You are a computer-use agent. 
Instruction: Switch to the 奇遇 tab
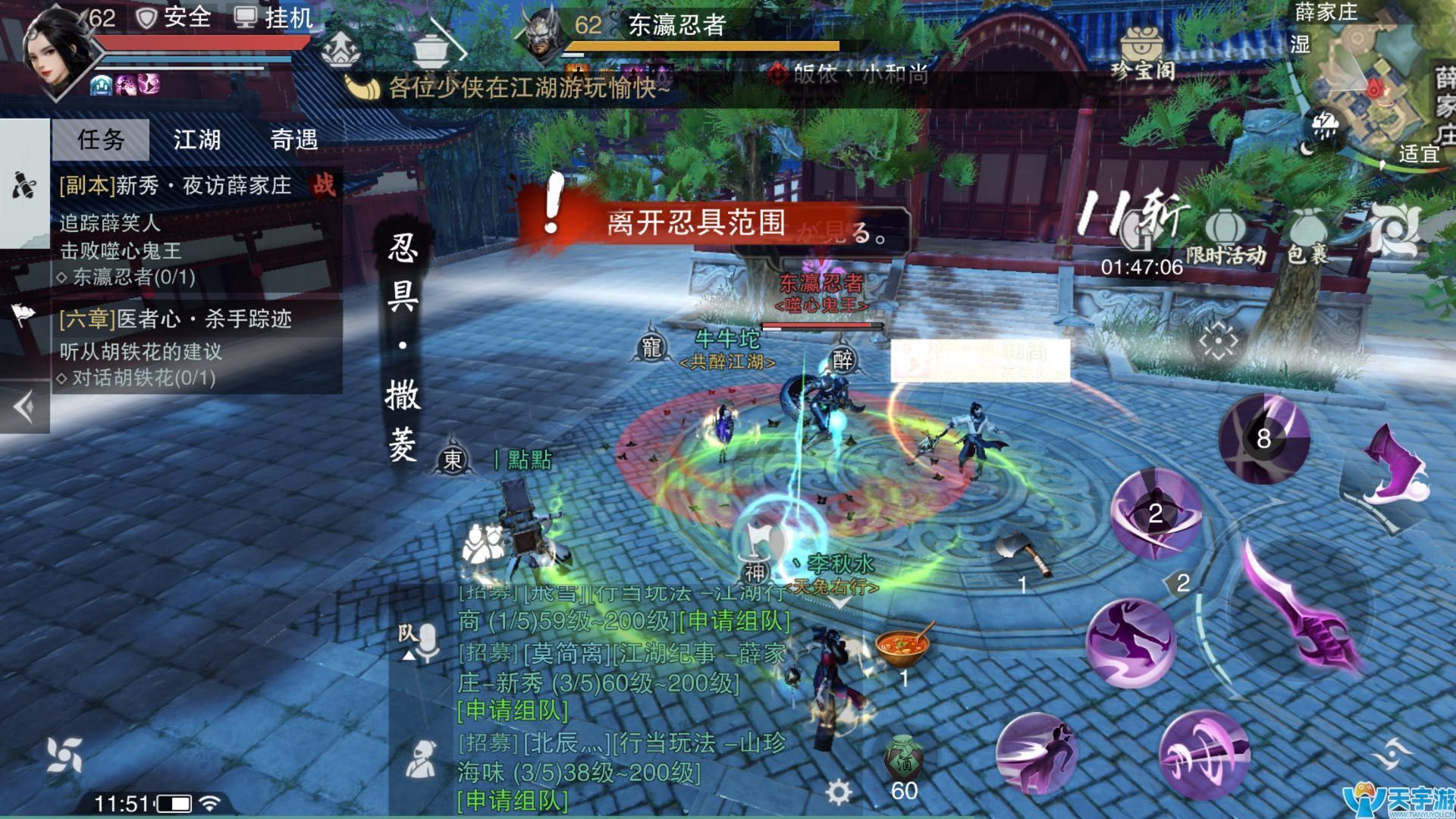pyautogui.click(x=296, y=140)
